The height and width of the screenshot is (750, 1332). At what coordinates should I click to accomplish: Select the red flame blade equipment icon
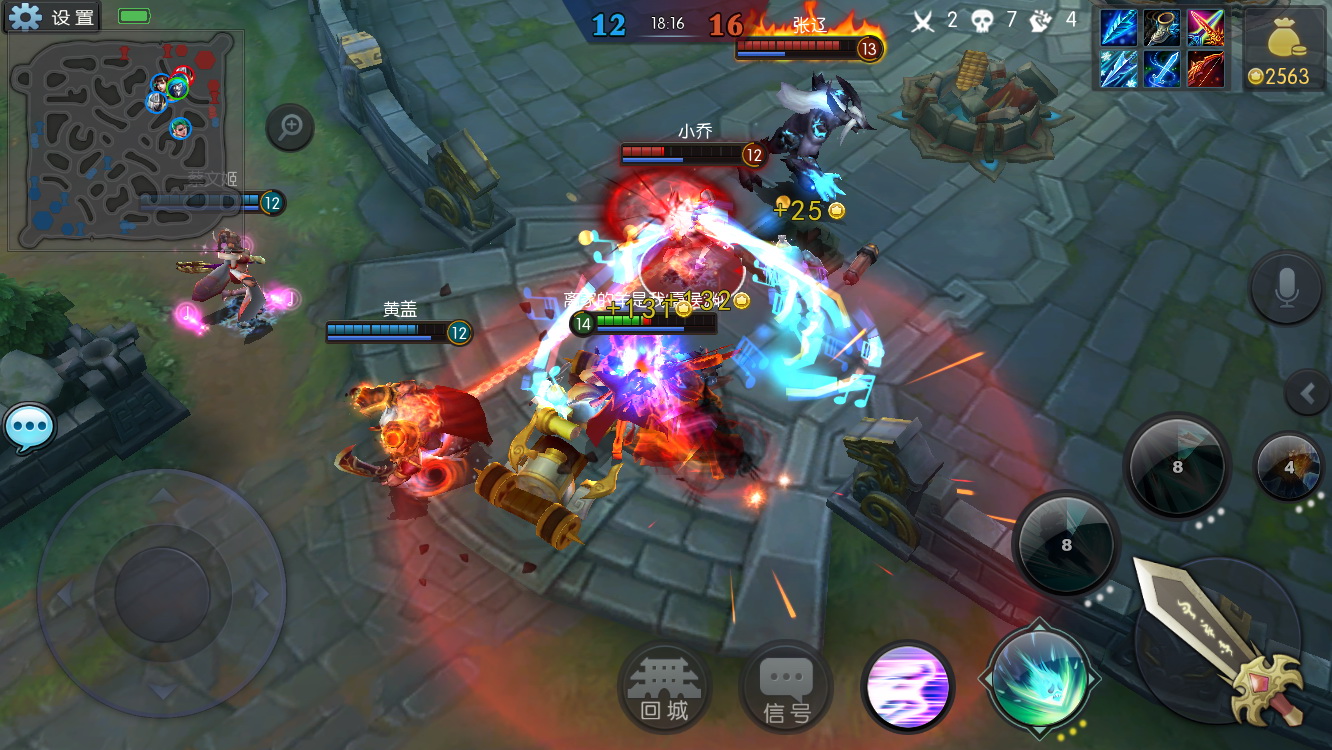coord(1206,70)
